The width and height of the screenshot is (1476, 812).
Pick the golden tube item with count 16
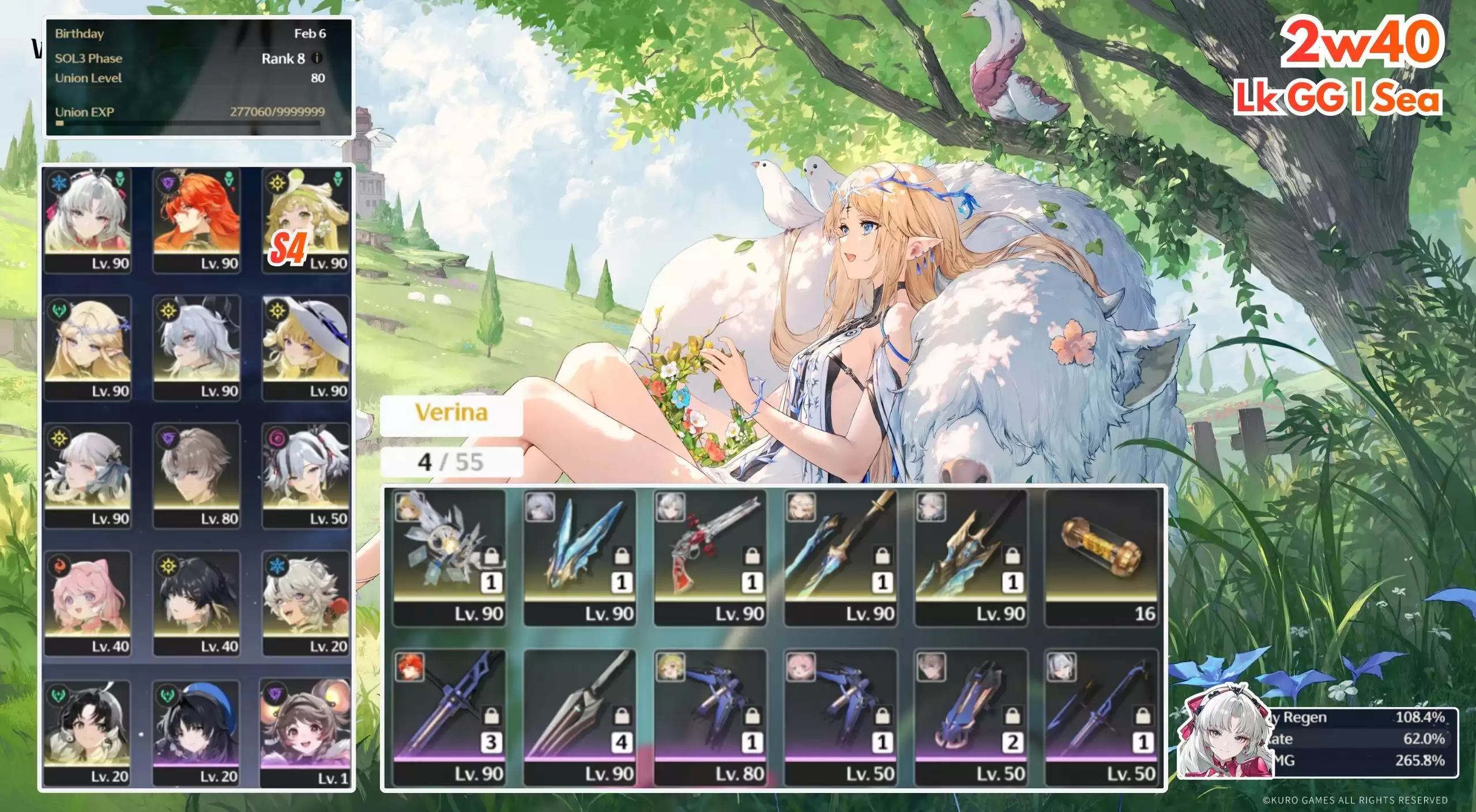click(1101, 557)
